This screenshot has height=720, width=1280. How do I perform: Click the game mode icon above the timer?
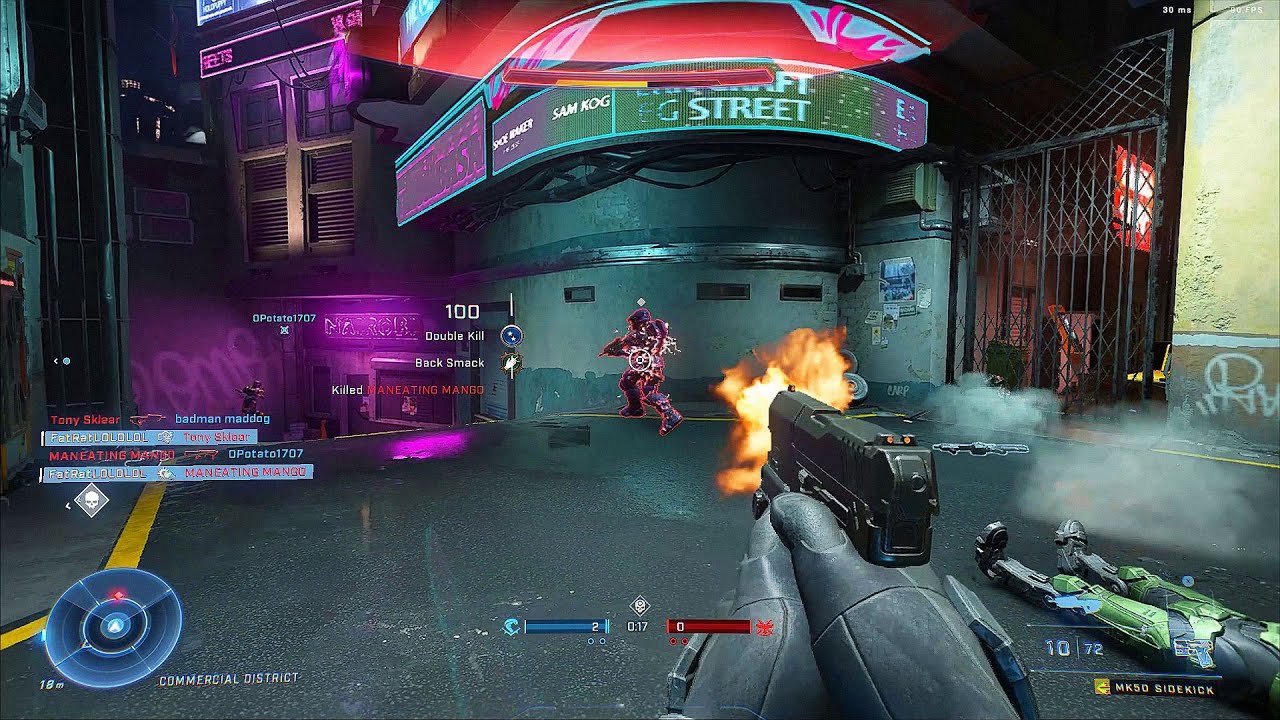(640, 606)
